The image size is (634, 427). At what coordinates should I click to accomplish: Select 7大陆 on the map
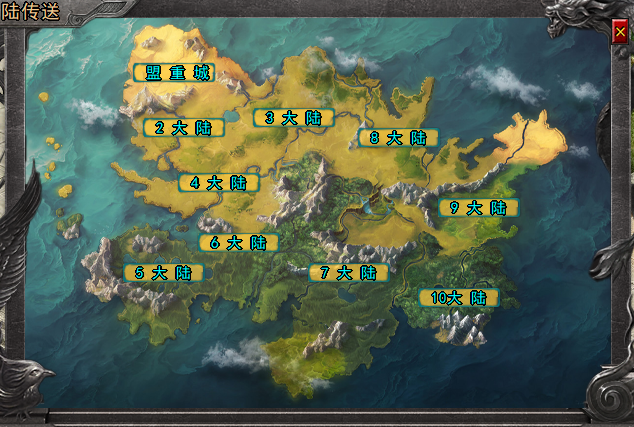point(348,272)
